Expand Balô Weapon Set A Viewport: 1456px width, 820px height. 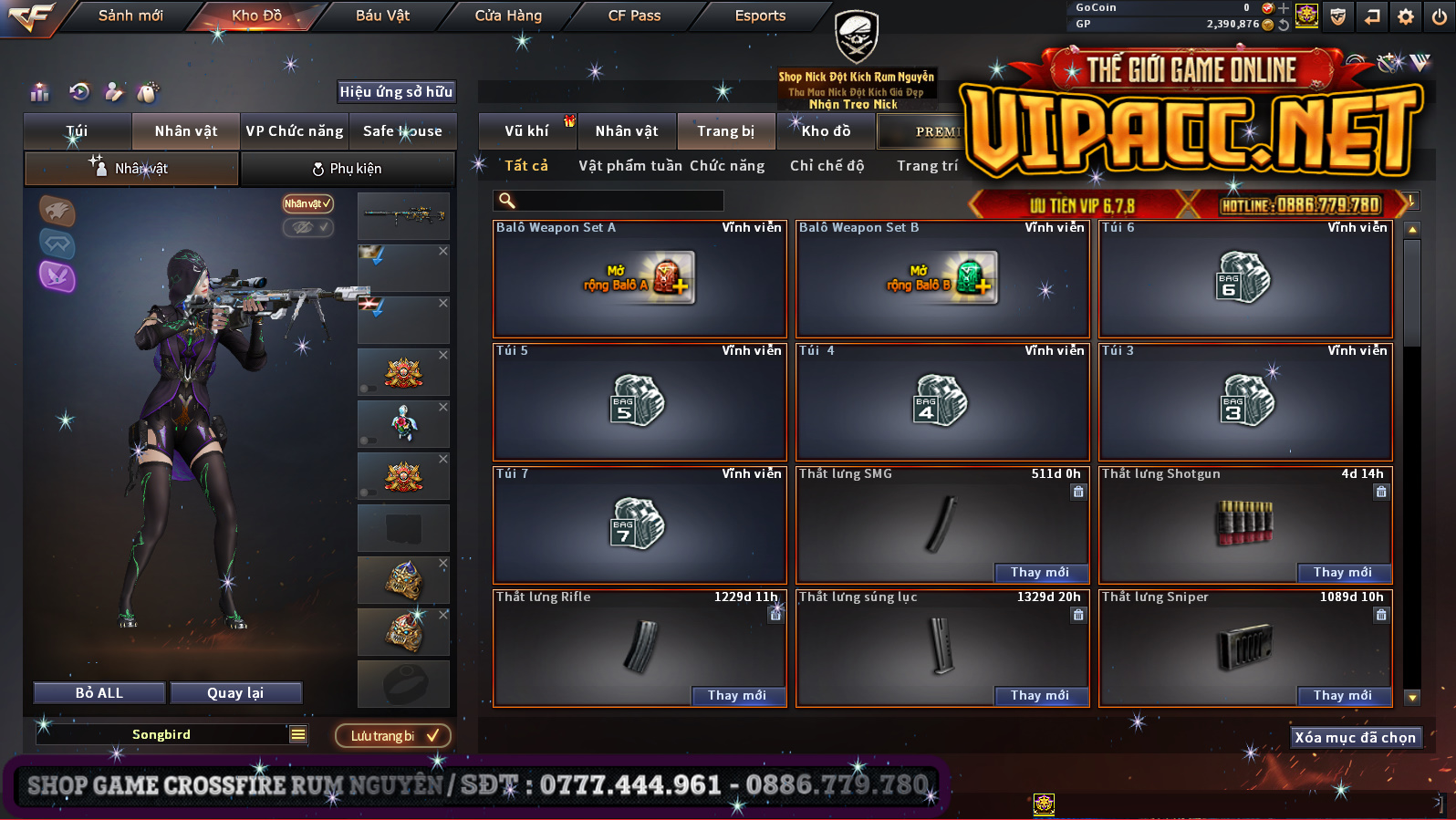coord(640,279)
